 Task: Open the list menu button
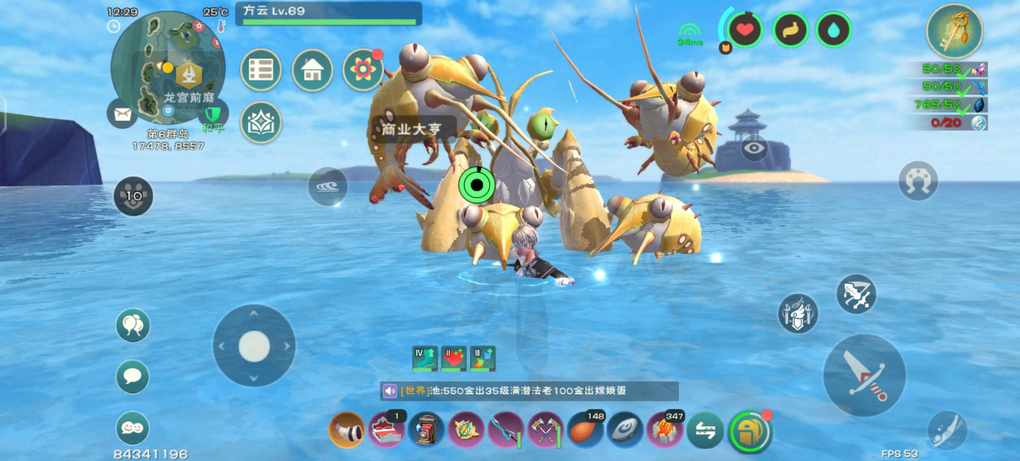click(x=261, y=70)
